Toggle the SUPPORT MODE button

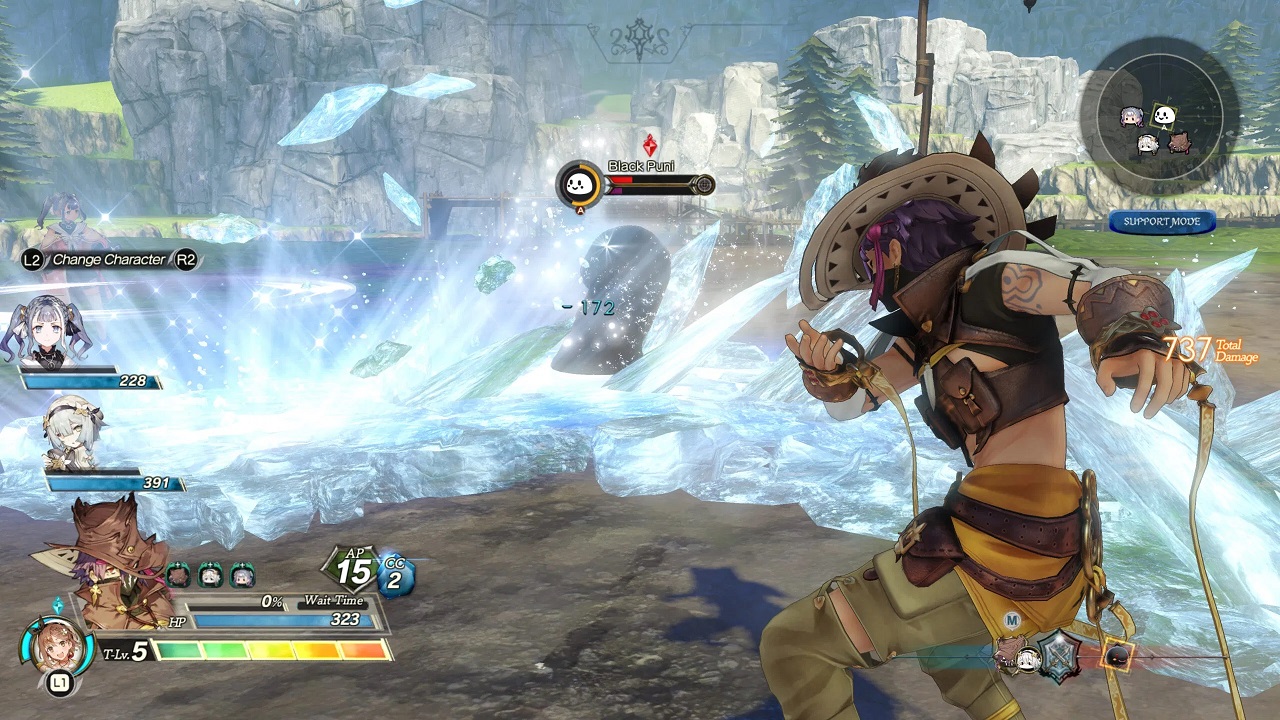pyautogui.click(x=1161, y=222)
